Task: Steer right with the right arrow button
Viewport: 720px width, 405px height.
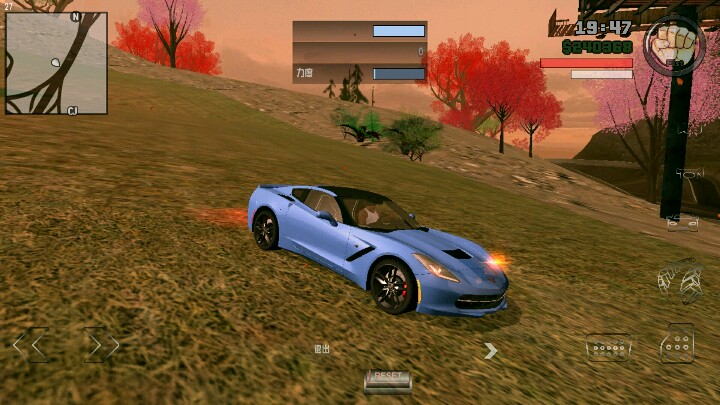Action: click(101, 346)
